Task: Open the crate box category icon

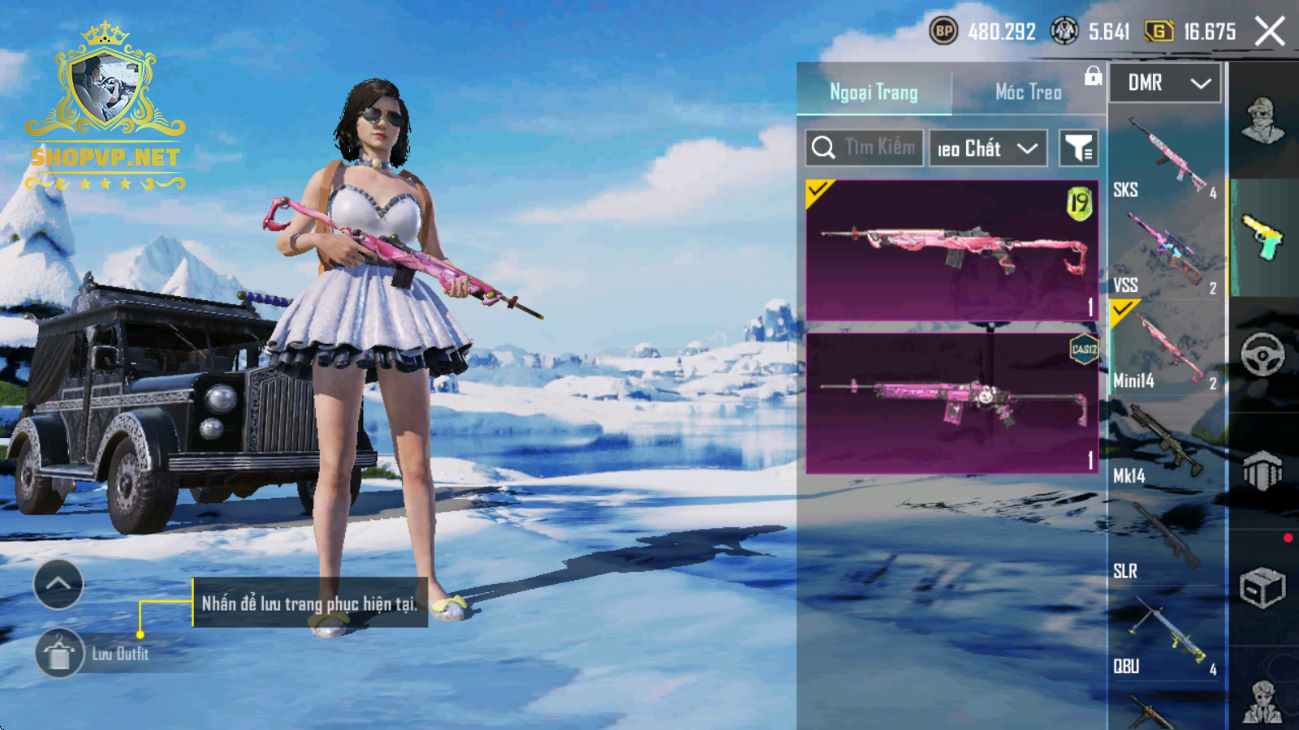Action: (1262, 588)
